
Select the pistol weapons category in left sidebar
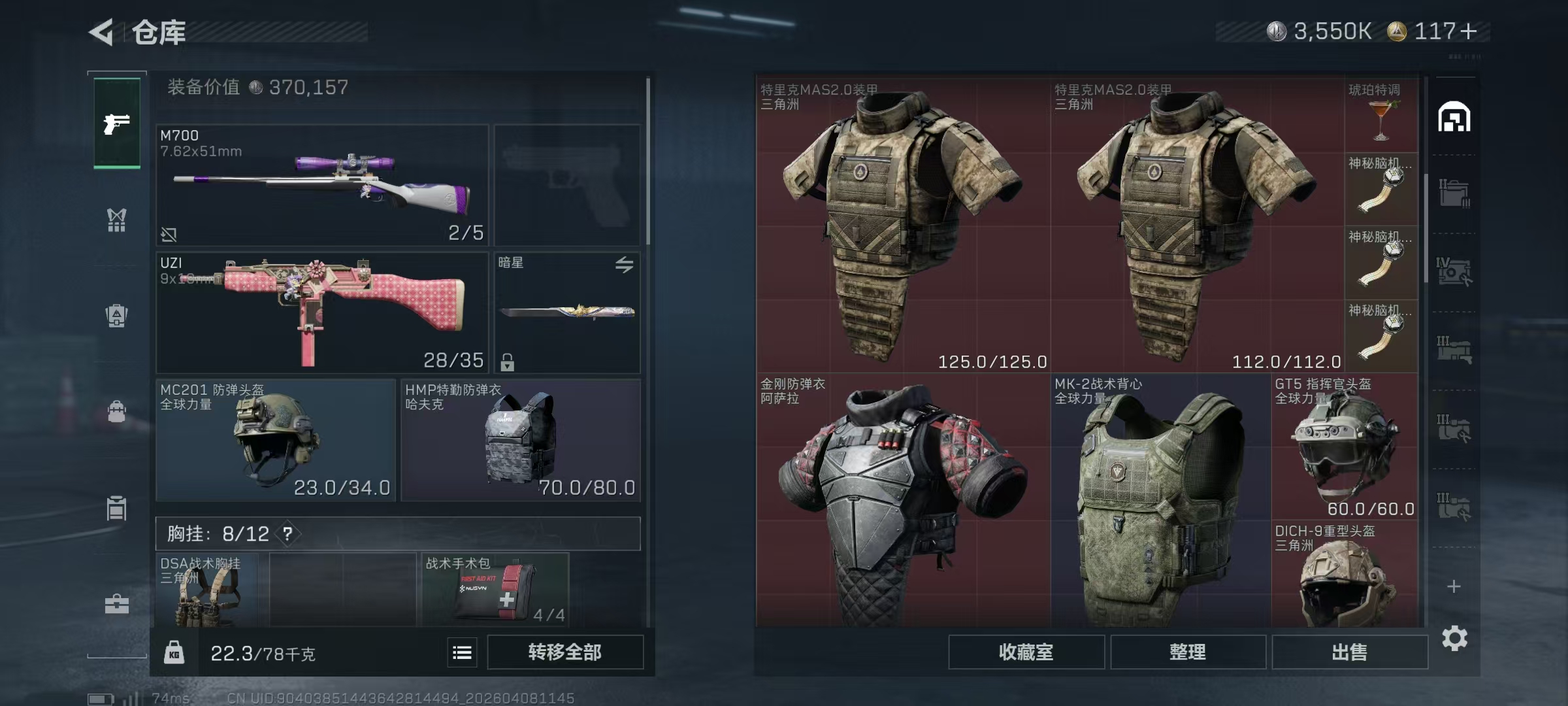click(116, 123)
